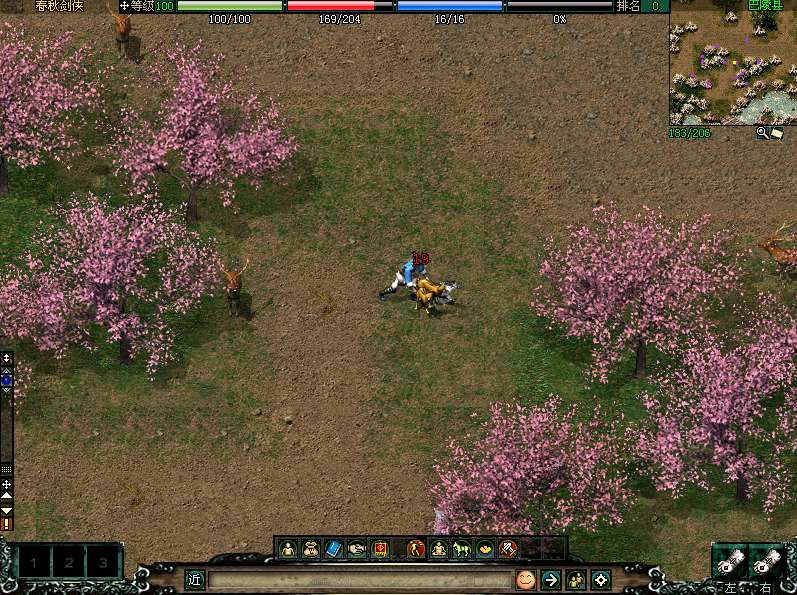Select the horse mount icon
Viewport: 797px width, 595px height.
[x=461, y=548]
